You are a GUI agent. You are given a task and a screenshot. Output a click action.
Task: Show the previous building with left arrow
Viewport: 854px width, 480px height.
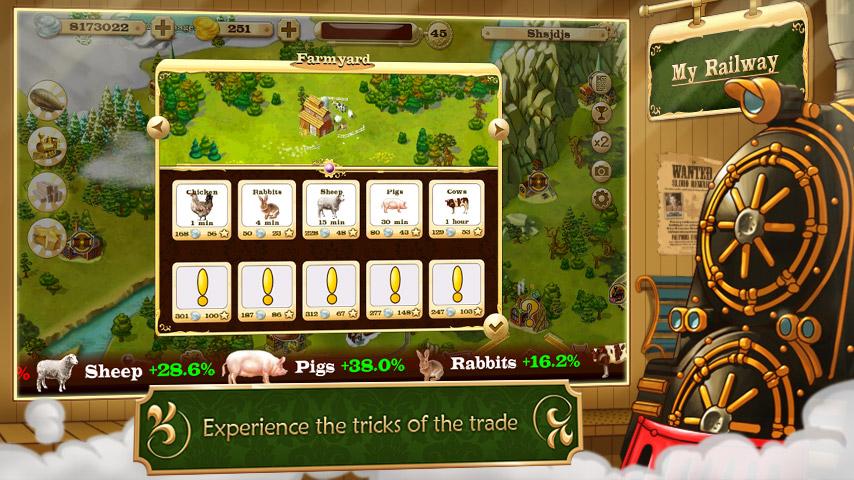pyautogui.click(x=157, y=128)
